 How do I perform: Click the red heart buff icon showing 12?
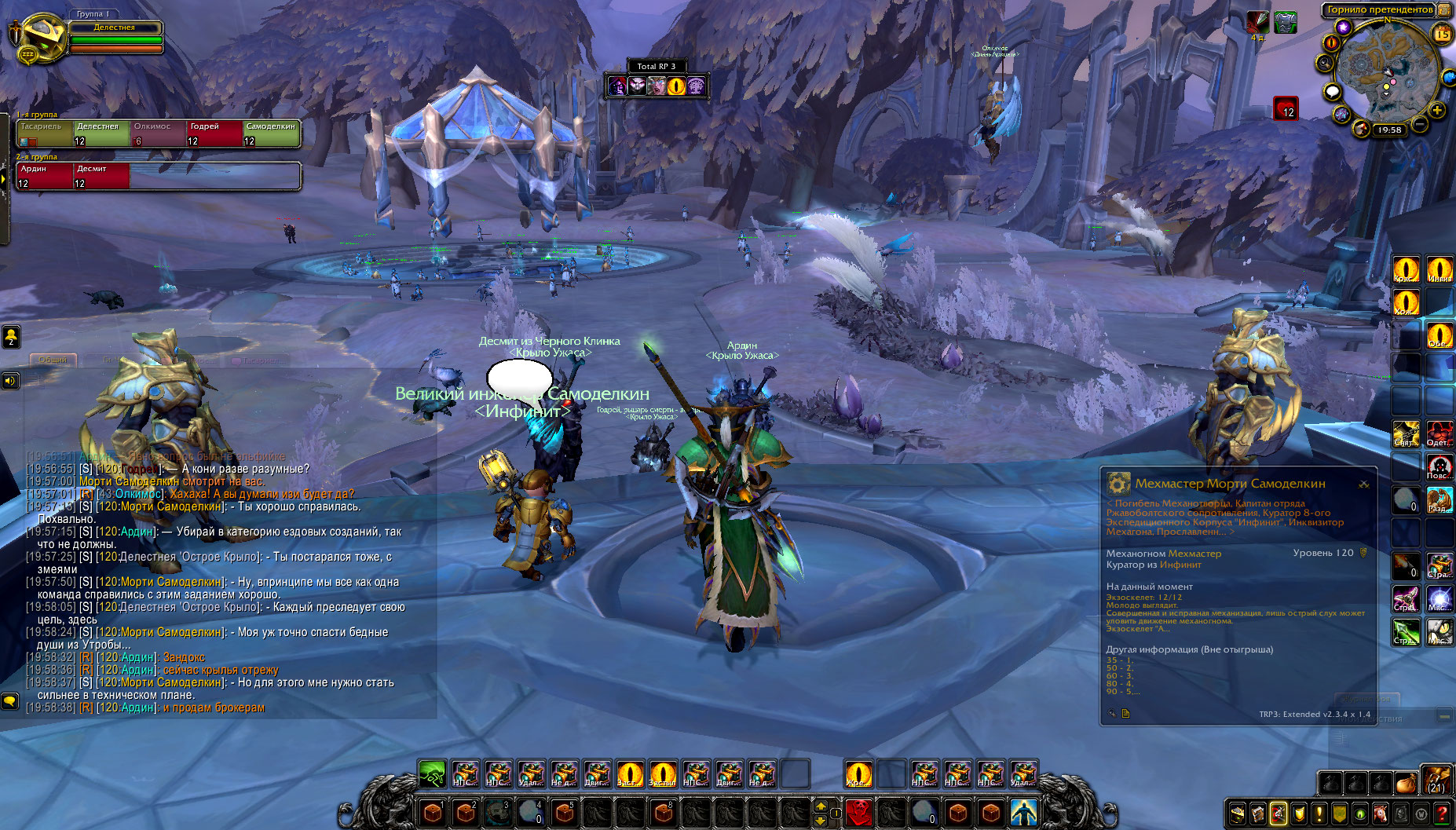click(1285, 108)
